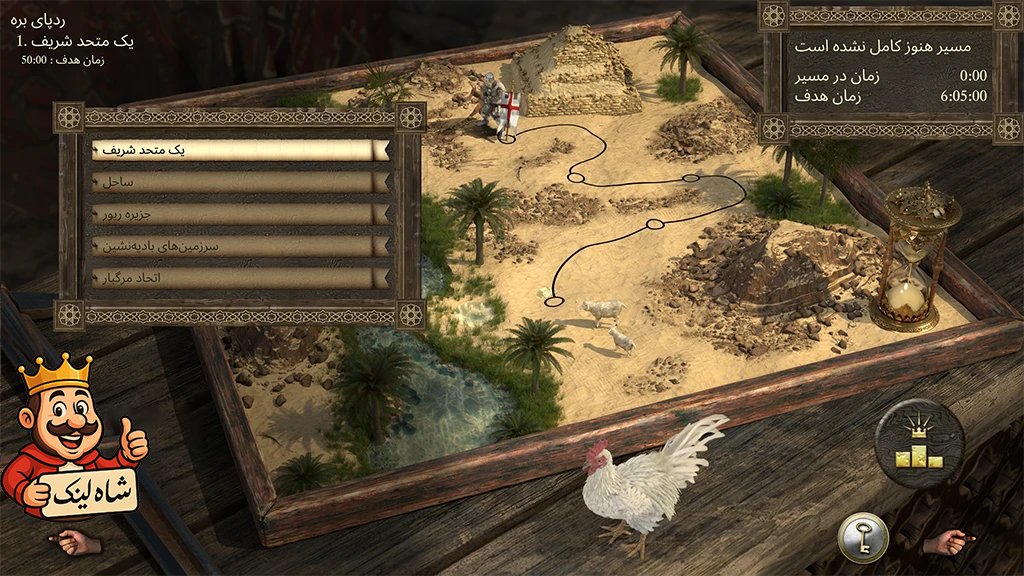Open the leaderboard podium icon

click(x=919, y=443)
